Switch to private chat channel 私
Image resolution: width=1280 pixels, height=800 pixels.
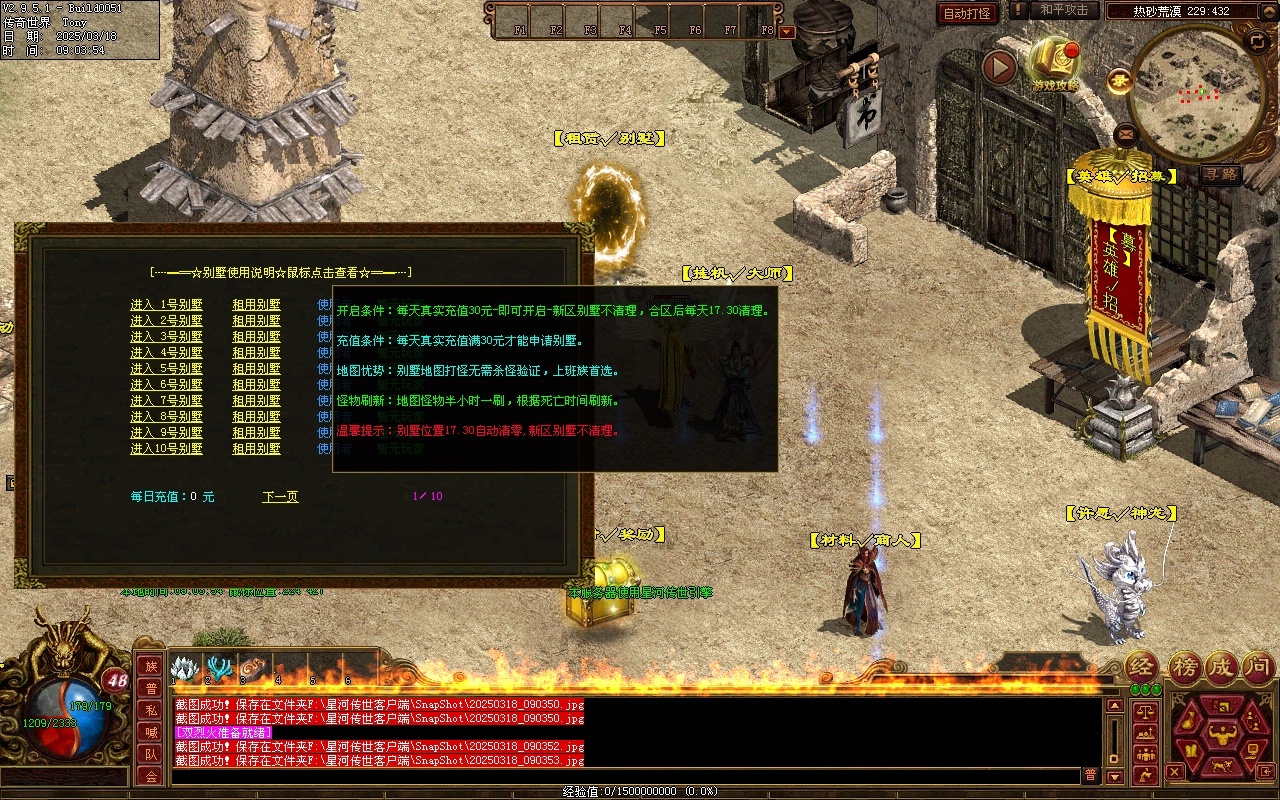(151, 710)
